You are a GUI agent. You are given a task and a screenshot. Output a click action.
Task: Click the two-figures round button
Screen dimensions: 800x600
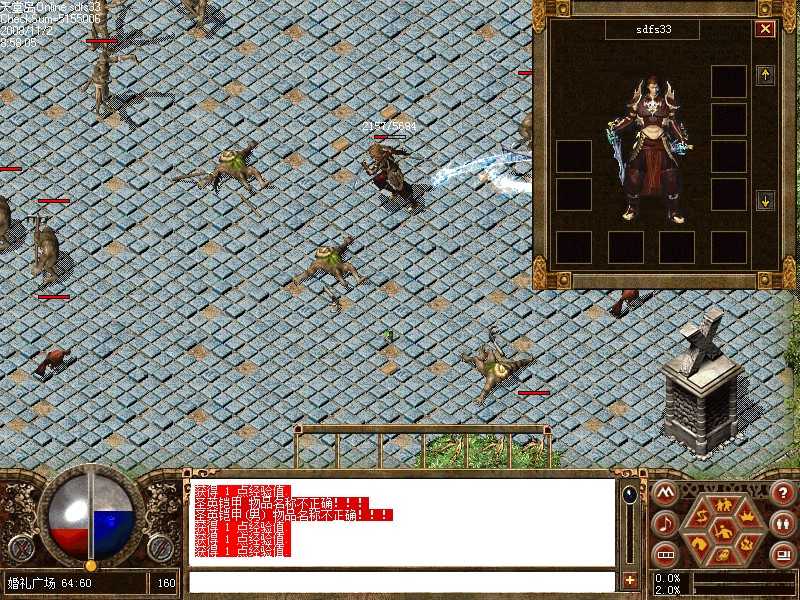click(782, 523)
